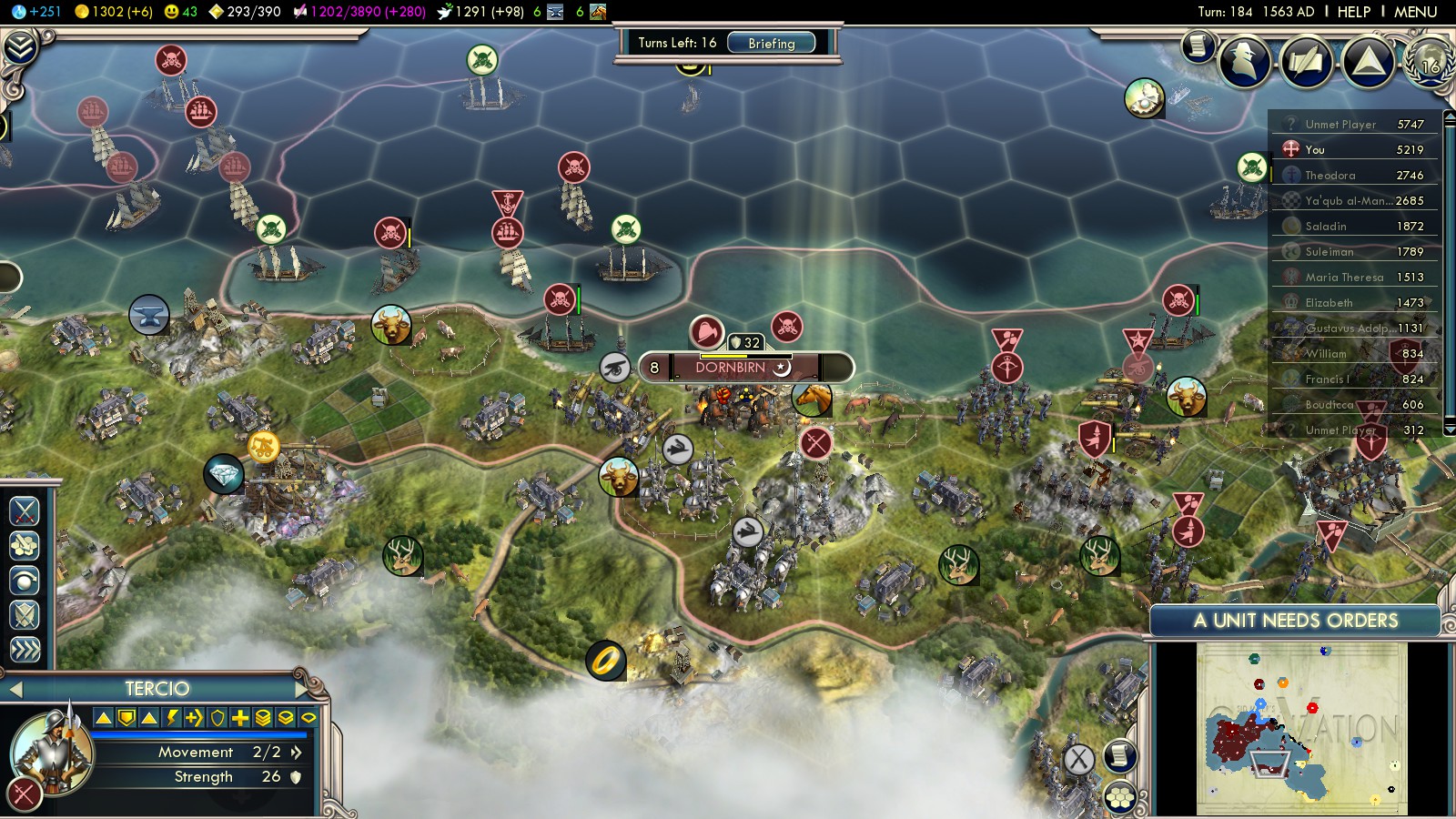Select Dornbirn city banner
1456x819 pixels.
(731, 368)
